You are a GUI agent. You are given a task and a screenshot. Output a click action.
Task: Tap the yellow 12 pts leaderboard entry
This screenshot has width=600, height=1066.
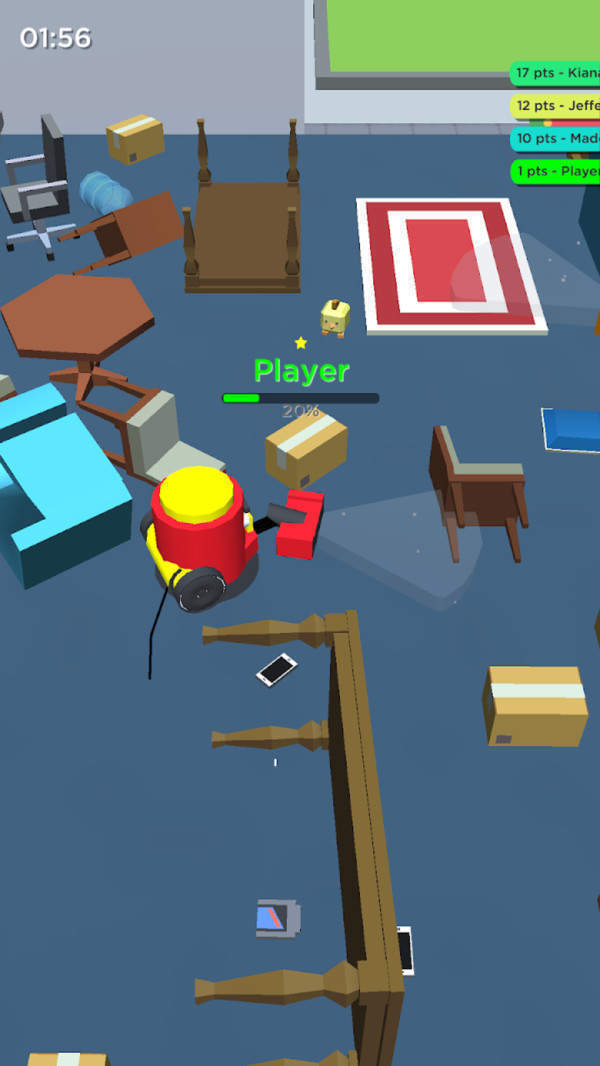[x=556, y=106]
